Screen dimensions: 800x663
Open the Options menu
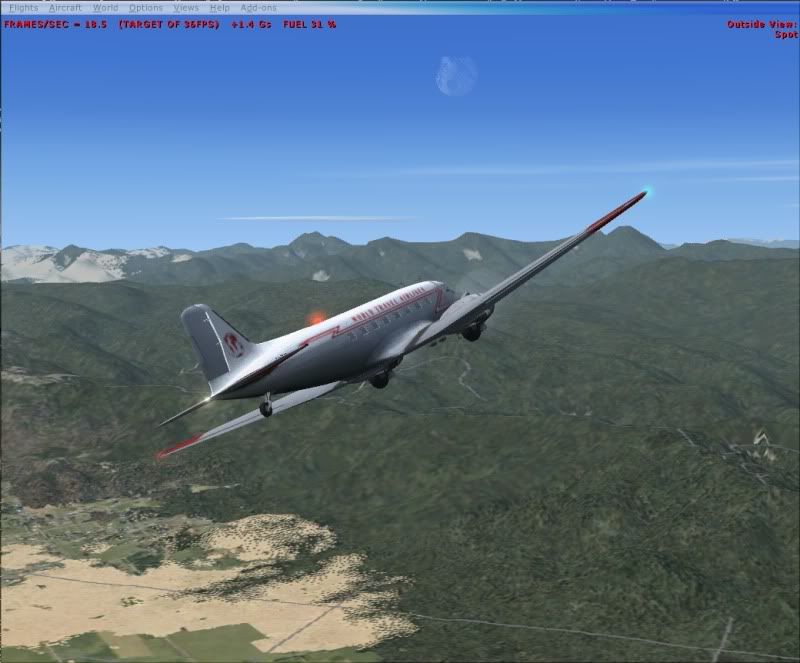coord(145,8)
